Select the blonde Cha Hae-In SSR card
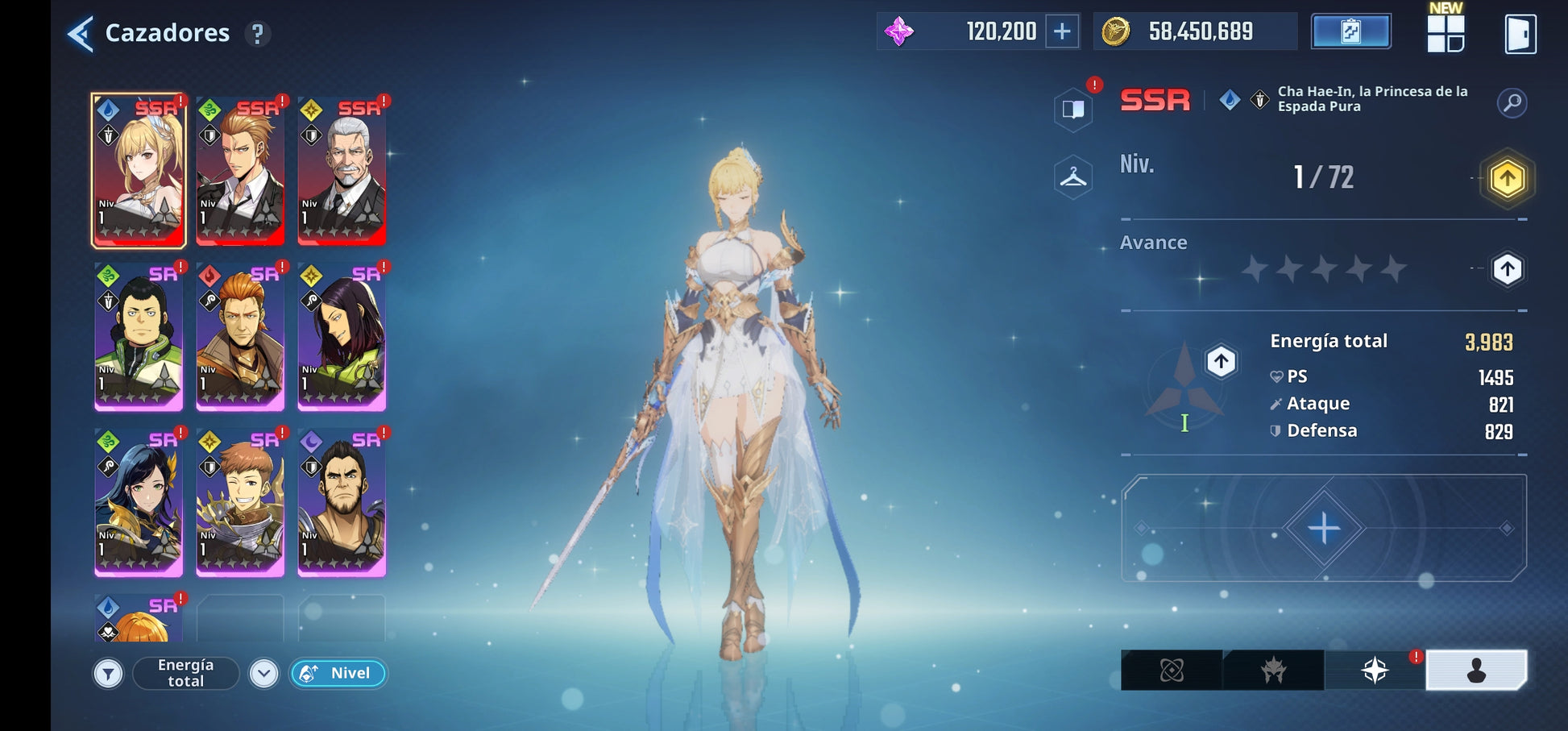Screen dimensions: 1568x731 pos(139,170)
